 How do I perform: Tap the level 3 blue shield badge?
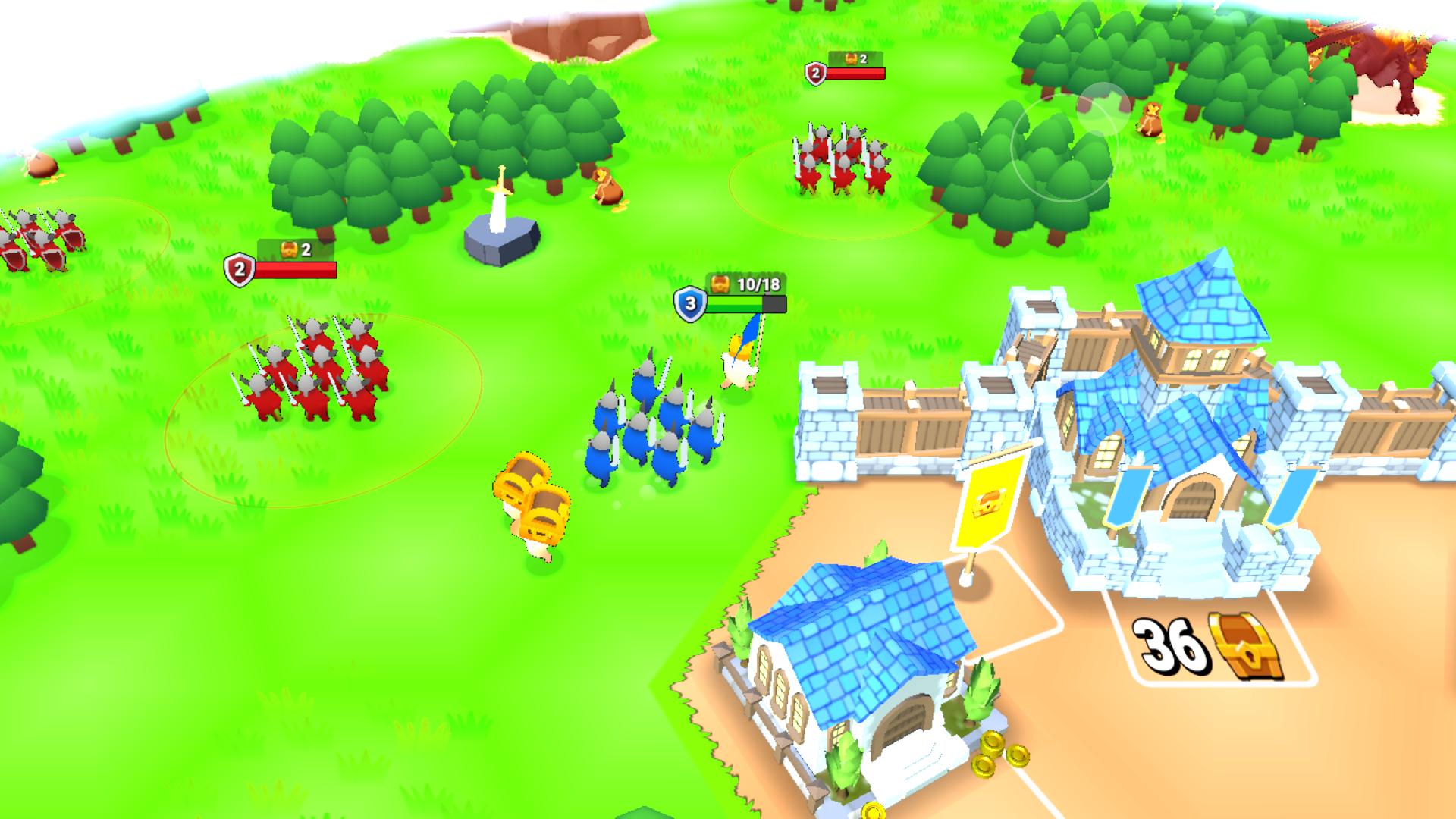point(691,302)
